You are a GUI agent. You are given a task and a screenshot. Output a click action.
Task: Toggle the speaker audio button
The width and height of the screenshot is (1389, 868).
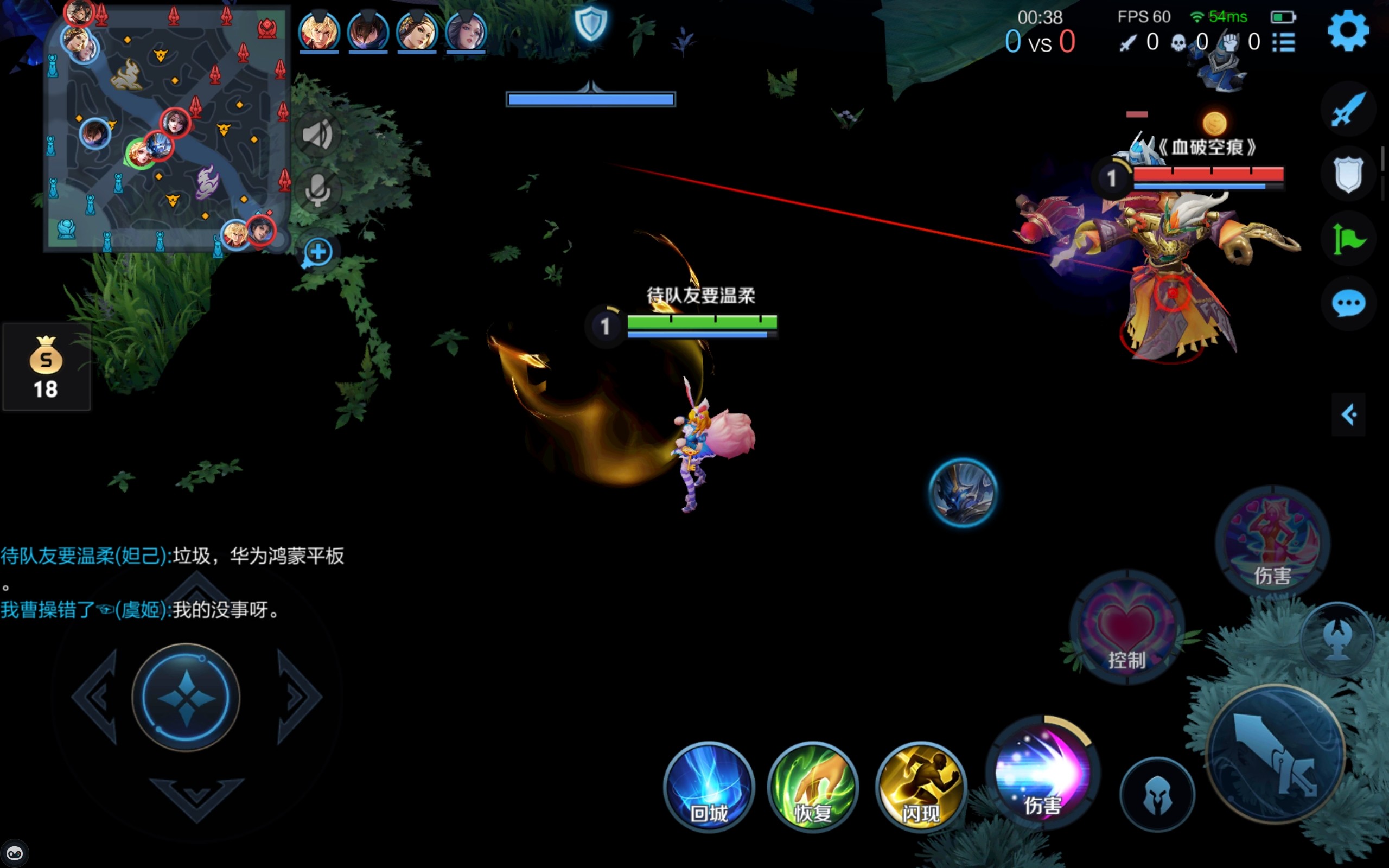pyautogui.click(x=317, y=135)
